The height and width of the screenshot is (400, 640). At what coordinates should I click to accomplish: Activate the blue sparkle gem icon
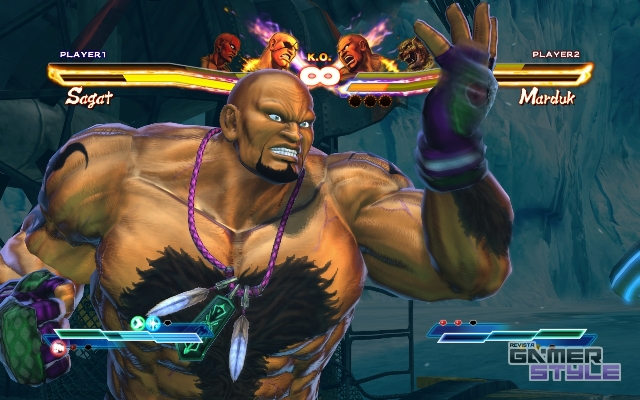tap(154, 323)
